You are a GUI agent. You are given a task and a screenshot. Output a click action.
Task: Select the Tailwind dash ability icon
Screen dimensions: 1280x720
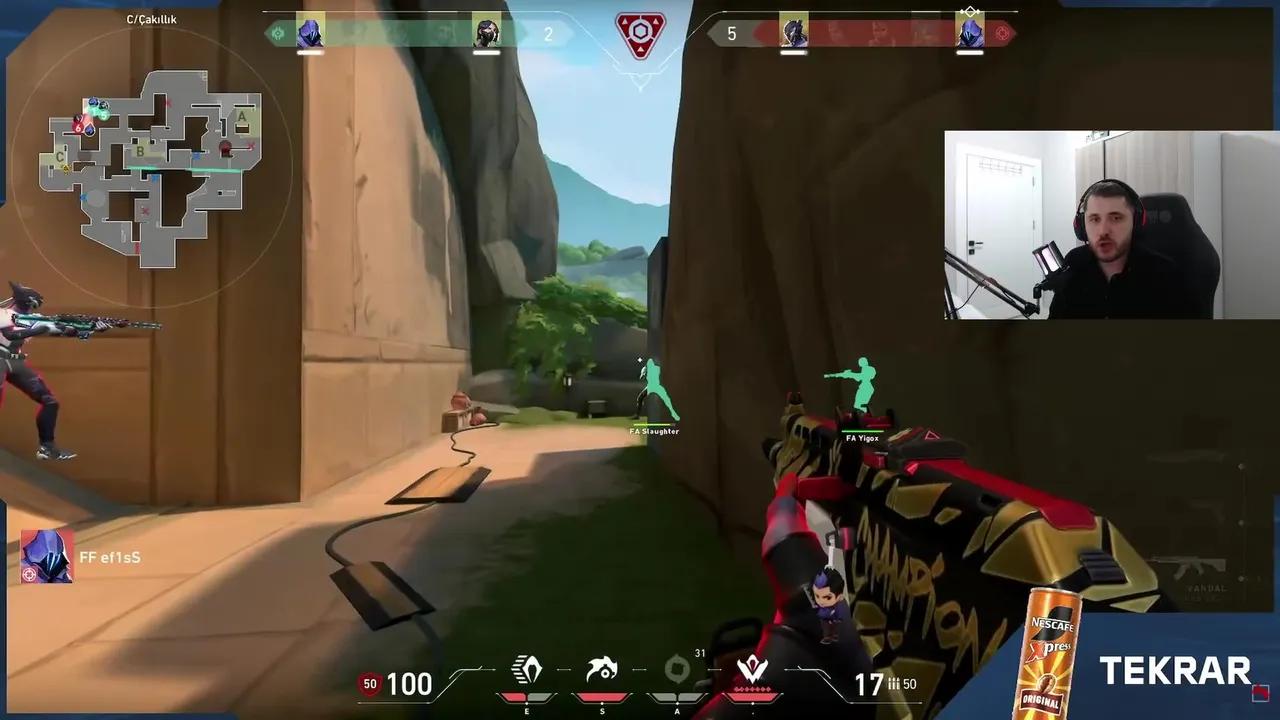527,668
